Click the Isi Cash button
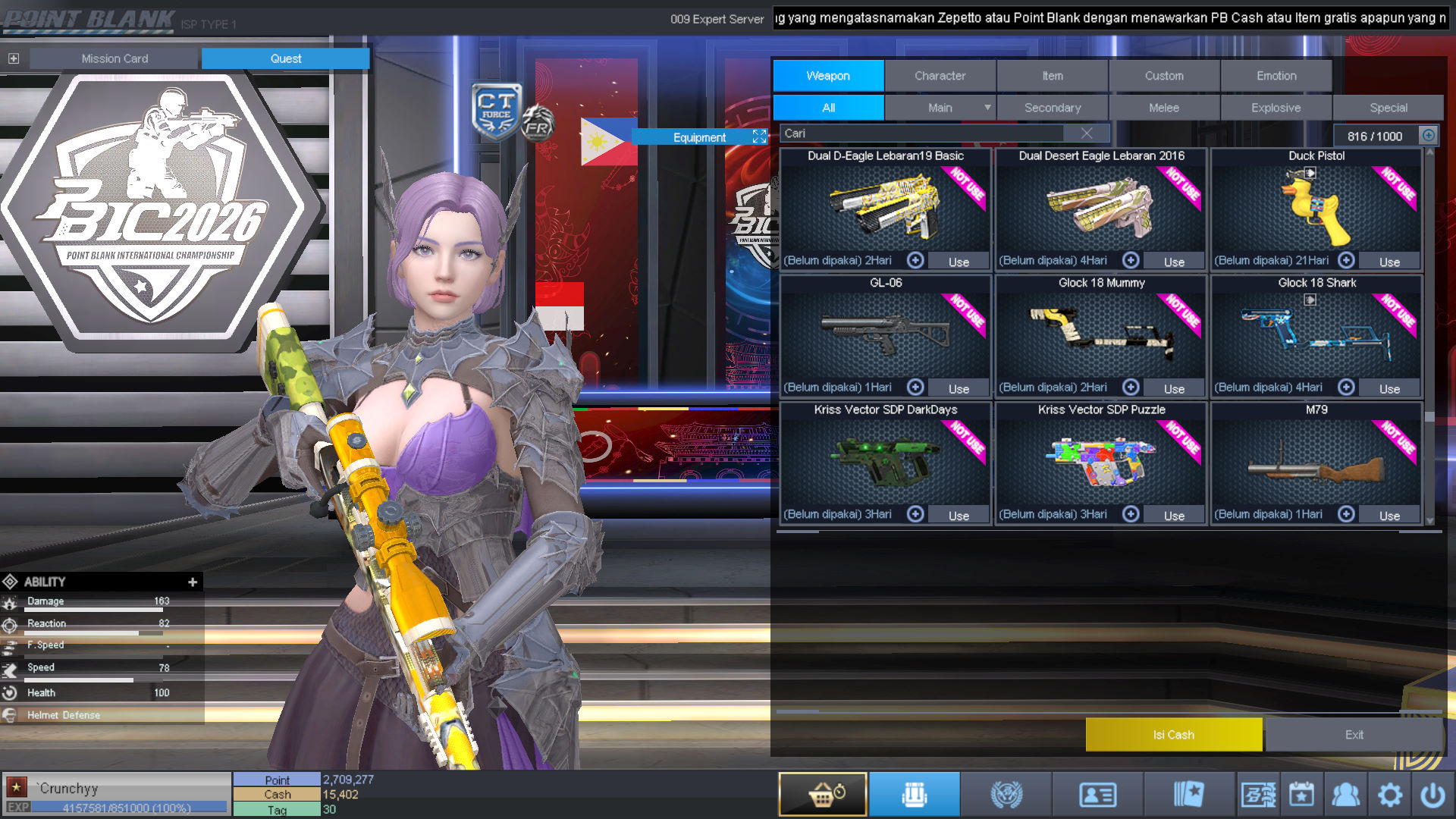This screenshot has height=819, width=1456. [1173, 735]
